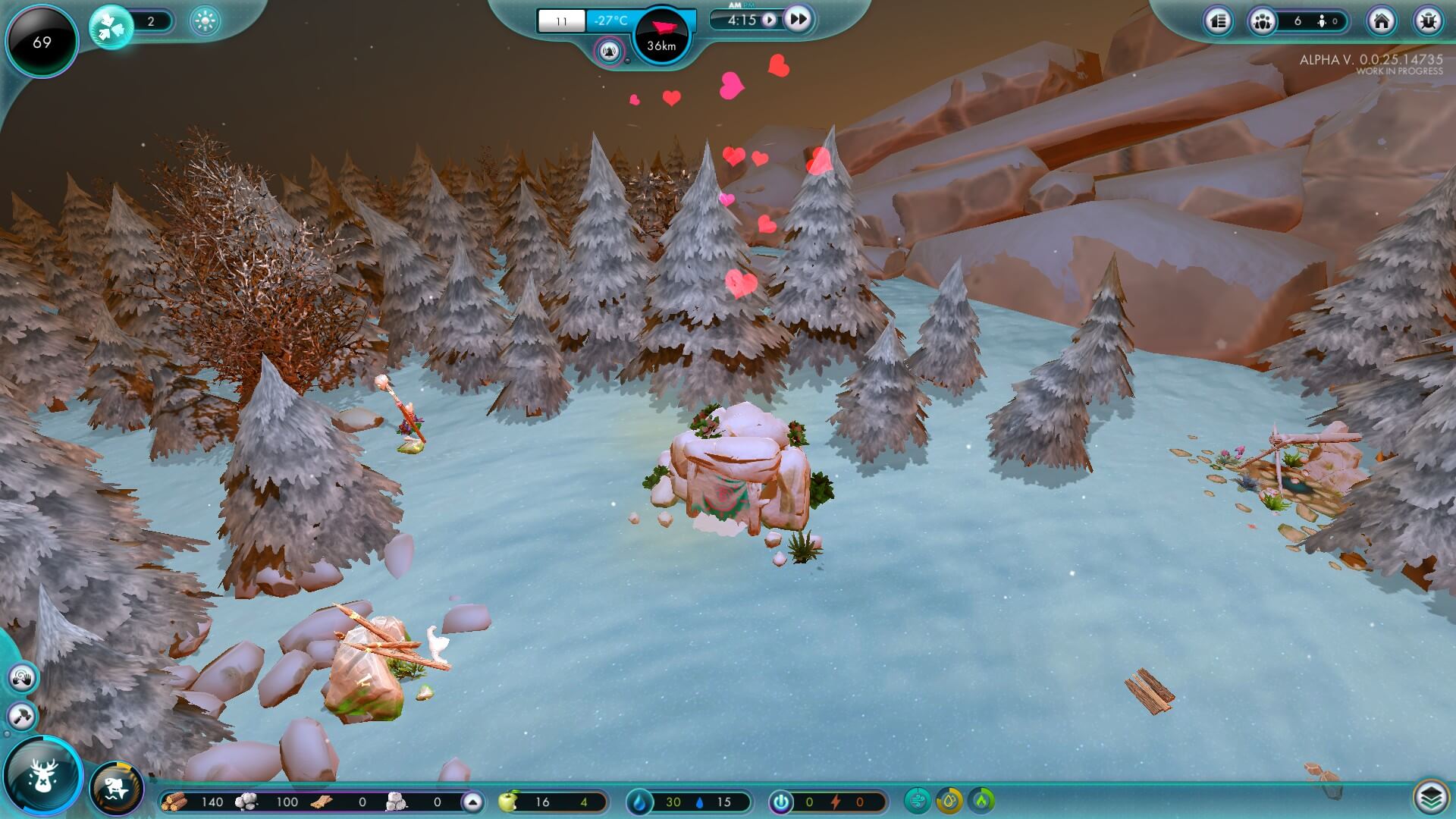Select the deer head circle button

(42, 776)
